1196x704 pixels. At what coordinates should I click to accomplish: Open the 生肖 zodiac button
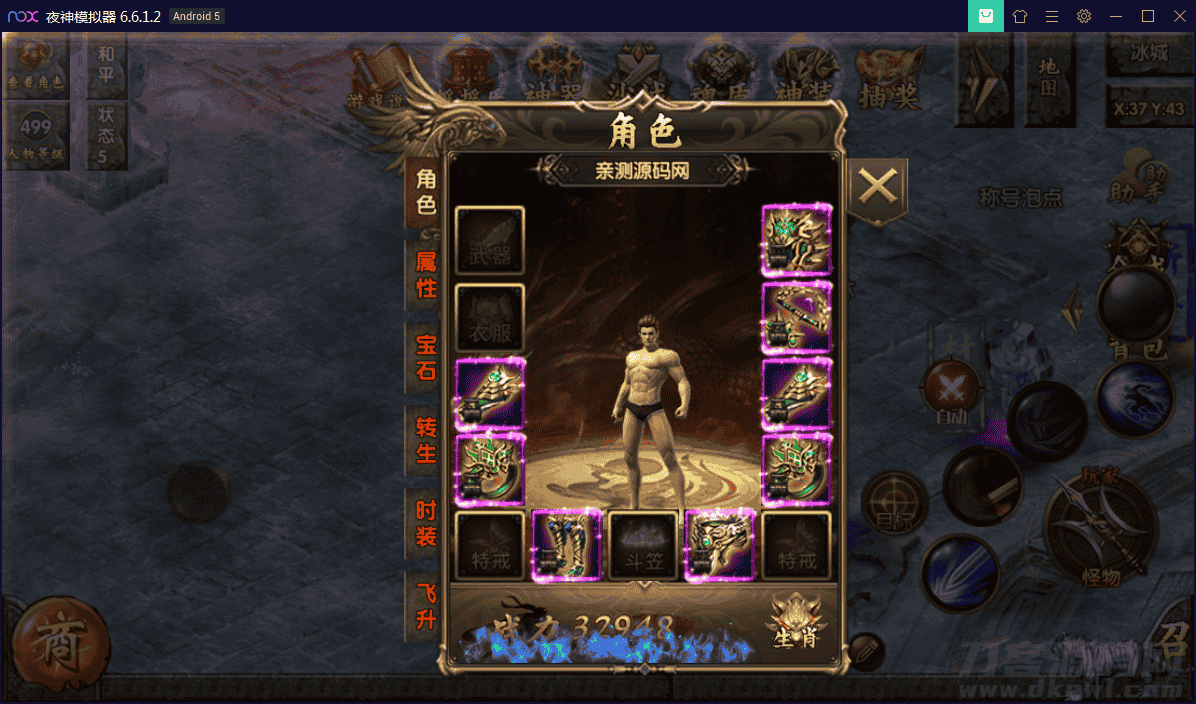pos(796,622)
